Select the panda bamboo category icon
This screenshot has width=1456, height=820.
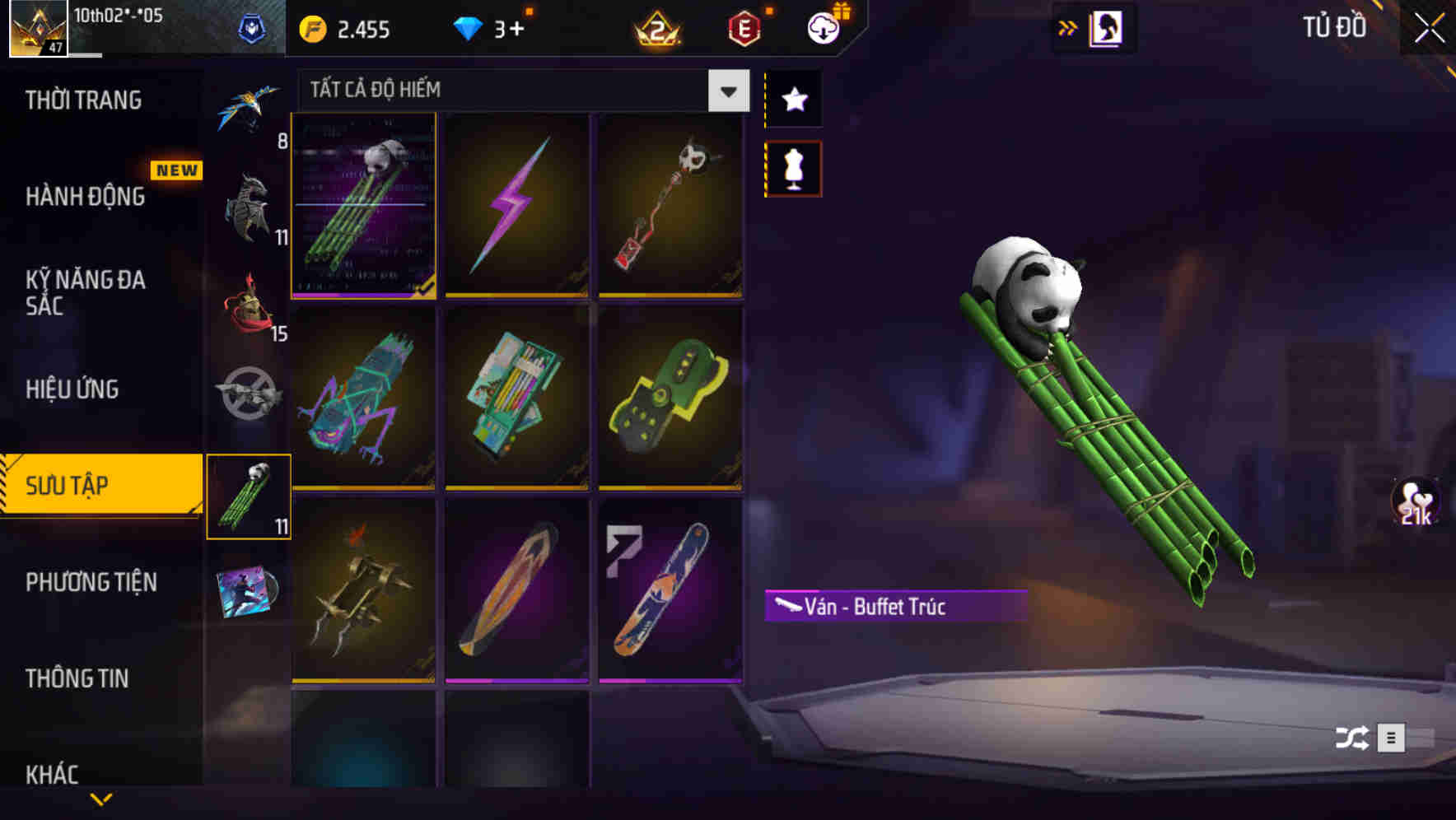click(249, 497)
